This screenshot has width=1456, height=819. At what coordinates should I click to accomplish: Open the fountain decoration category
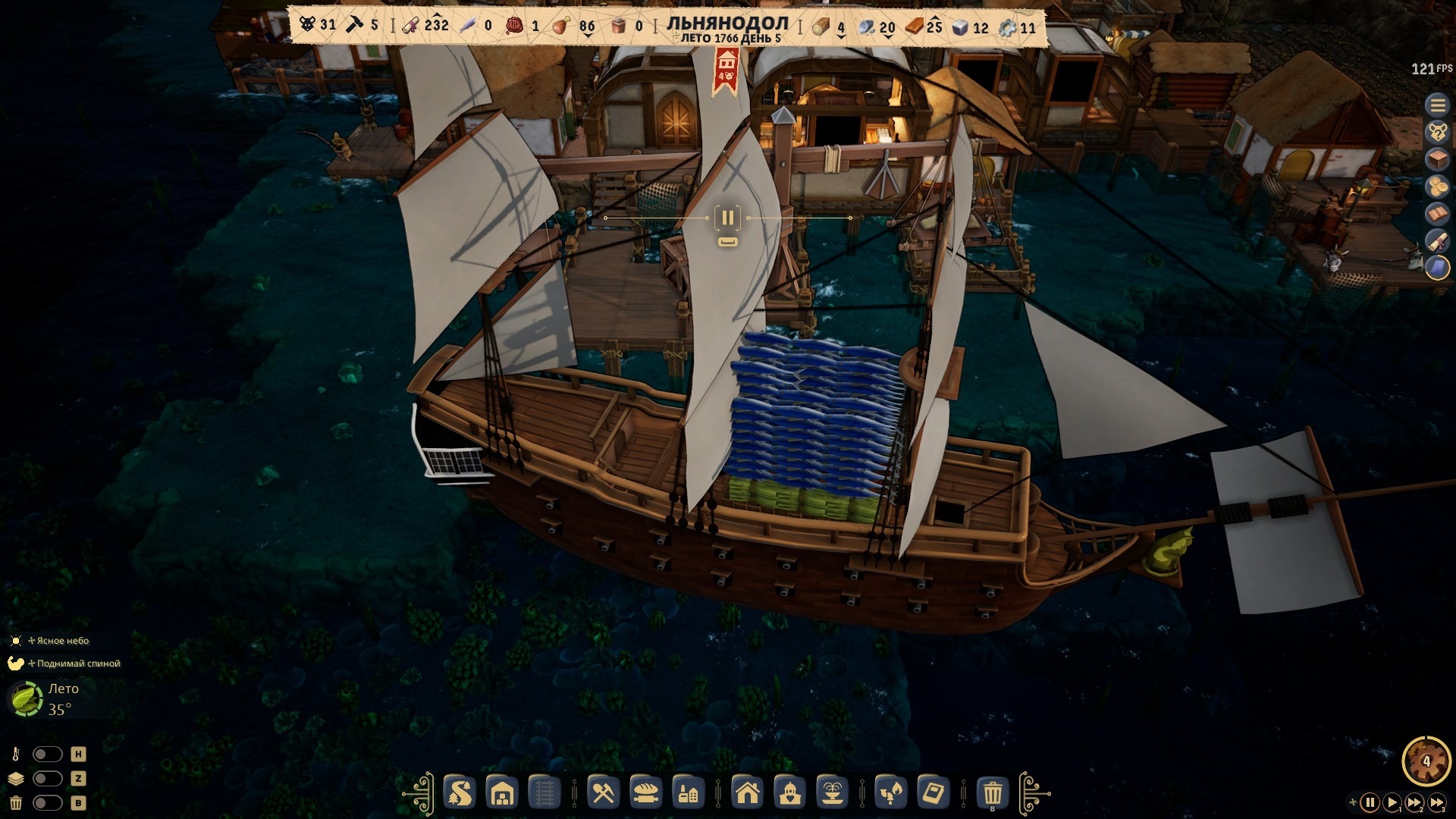click(832, 793)
